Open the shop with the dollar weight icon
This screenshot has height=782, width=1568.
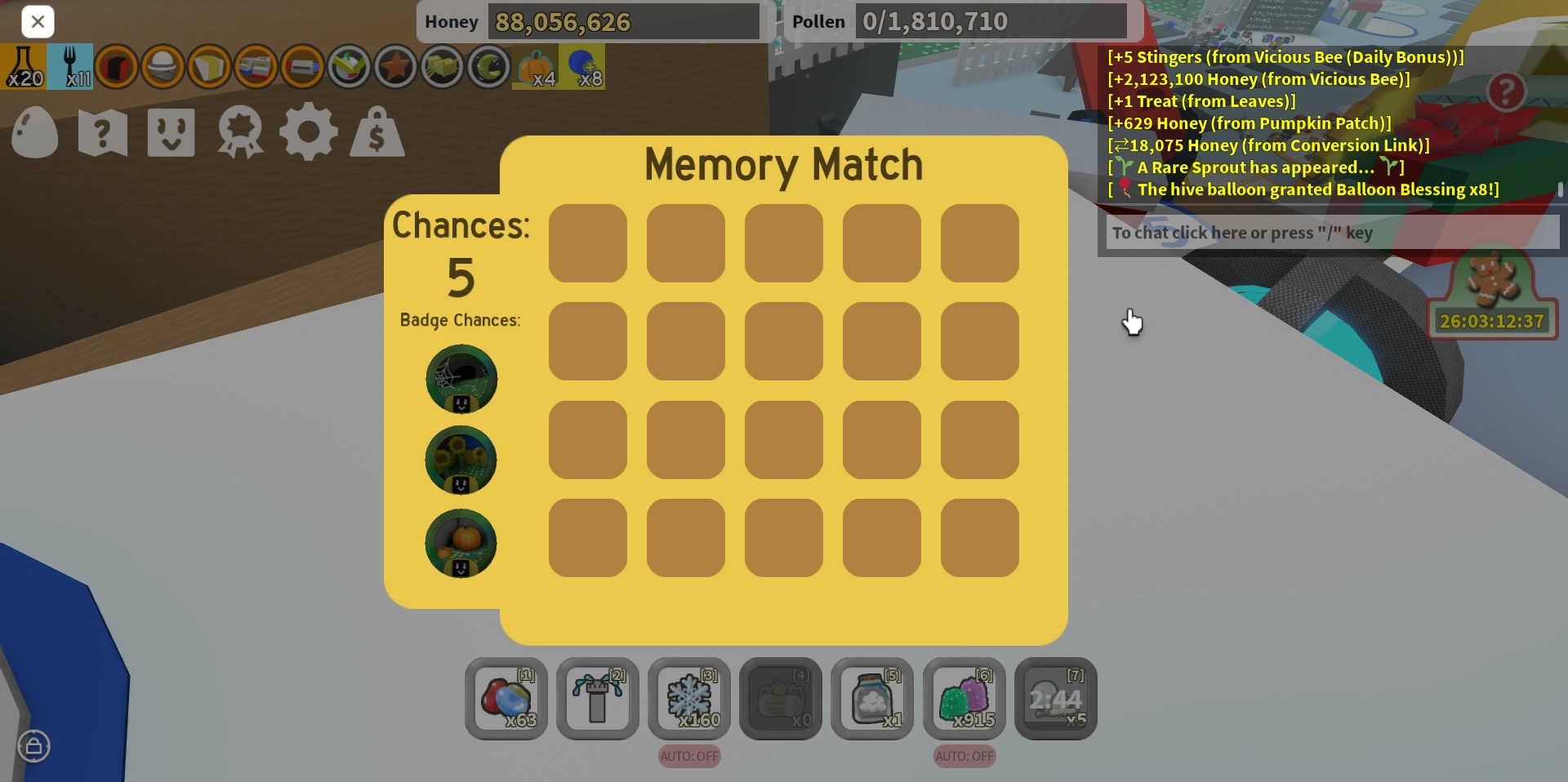(376, 132)
